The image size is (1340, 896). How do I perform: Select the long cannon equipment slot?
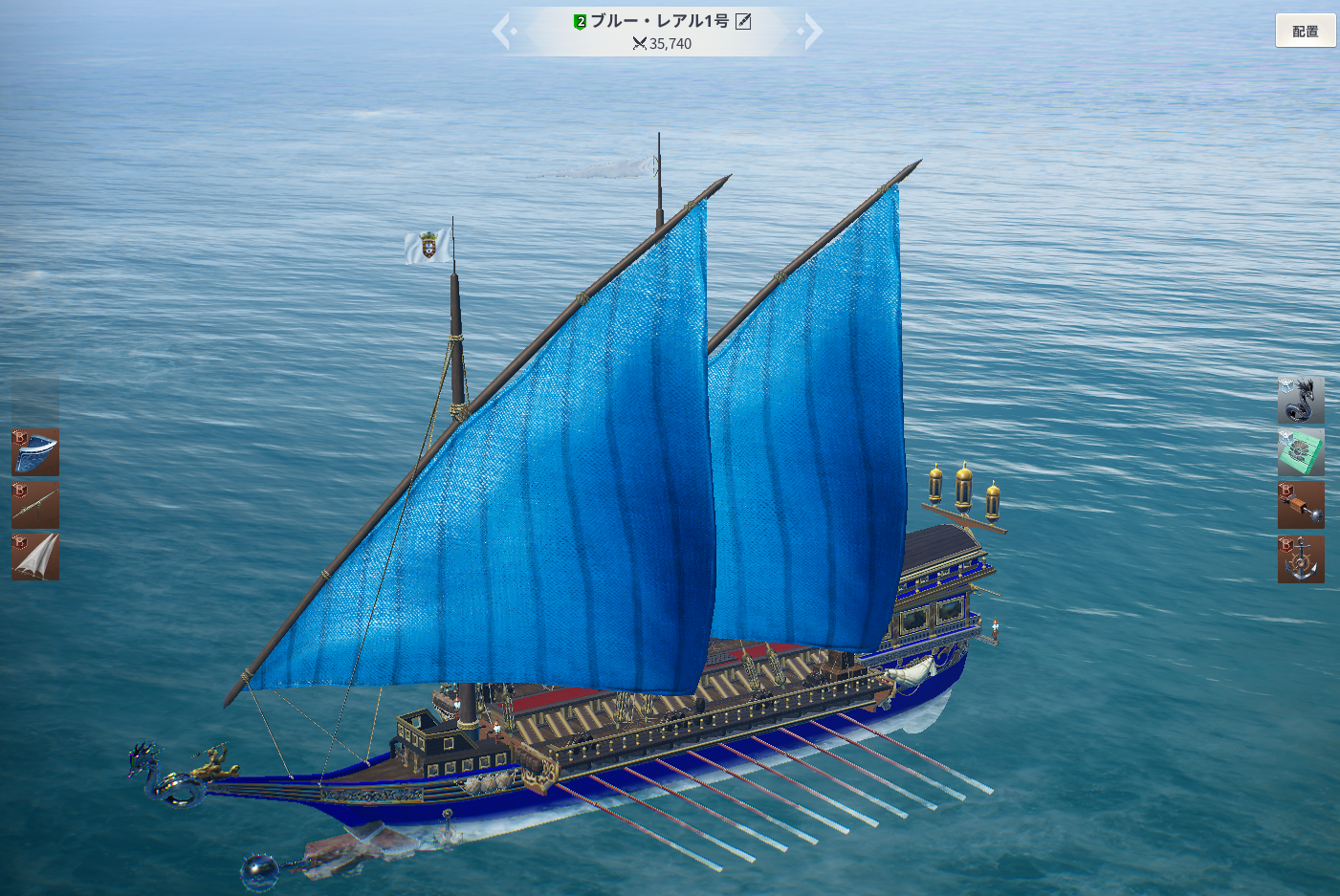[35, 505]
